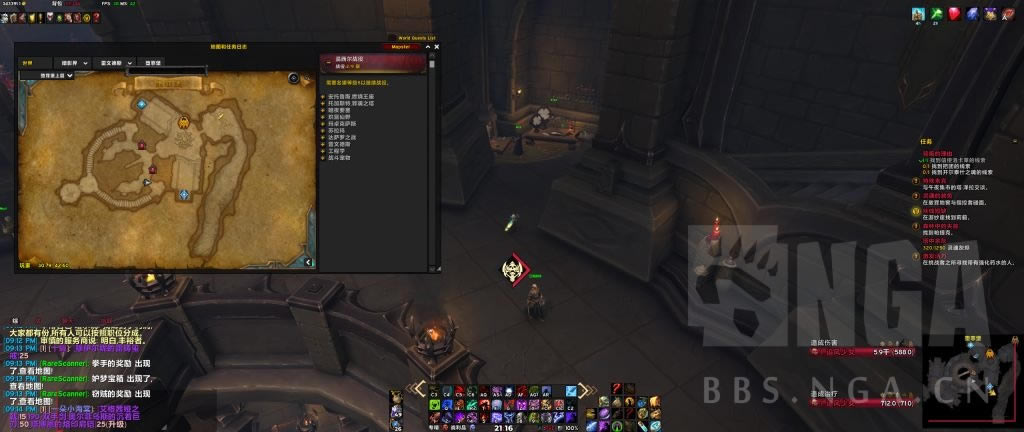This screenshot has height=432, width=1024.
Task: Use the light blue sword ability slot
Action: pyautogui.click(x=570, y=391)
